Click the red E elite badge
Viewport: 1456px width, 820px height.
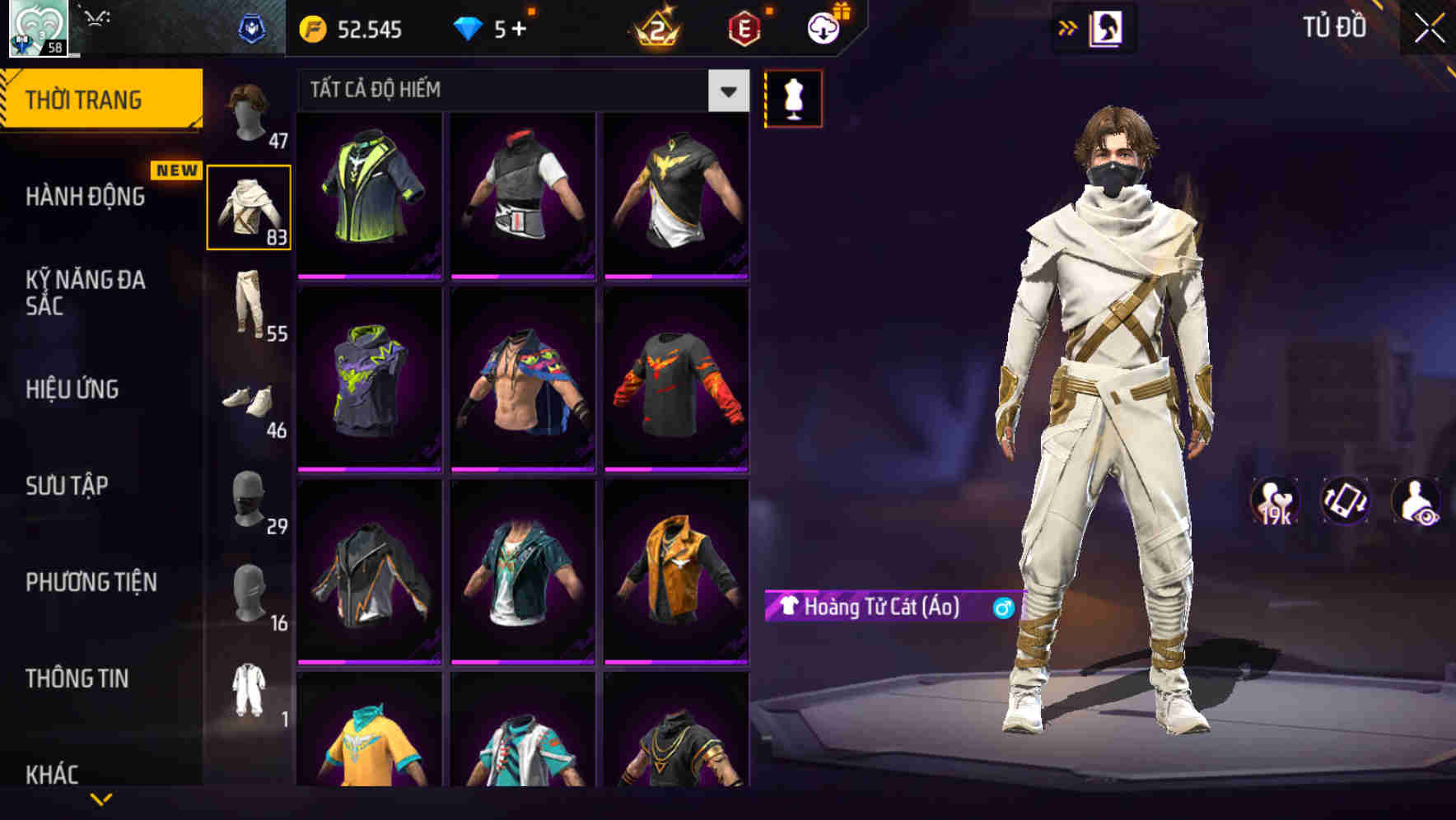741,27
